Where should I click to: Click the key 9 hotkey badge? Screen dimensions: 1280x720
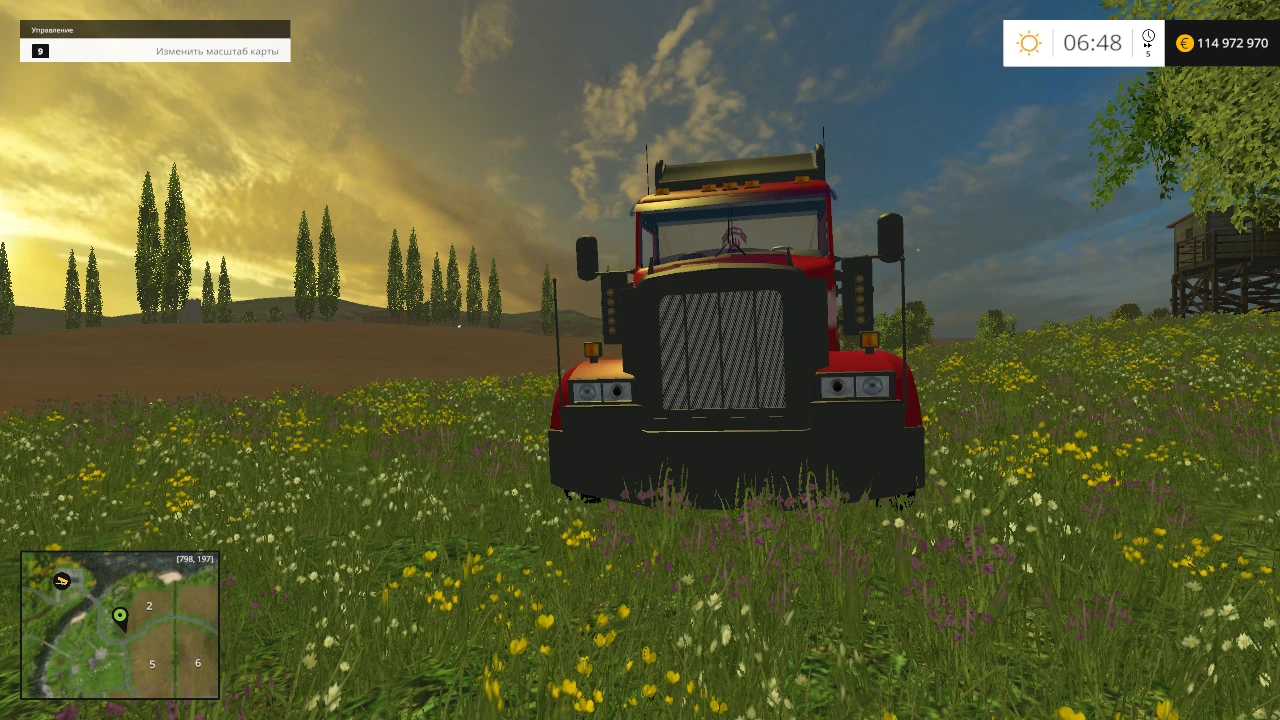(x=40, y=51)
